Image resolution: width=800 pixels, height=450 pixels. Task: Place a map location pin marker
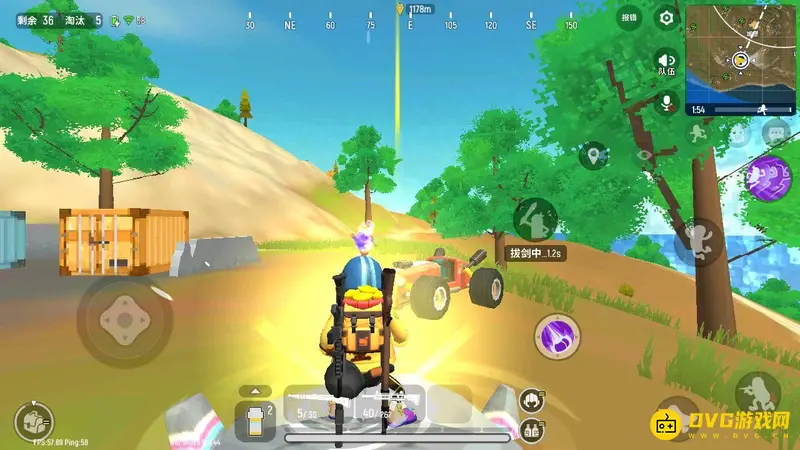pyautogui.click(x=596, y=155)
